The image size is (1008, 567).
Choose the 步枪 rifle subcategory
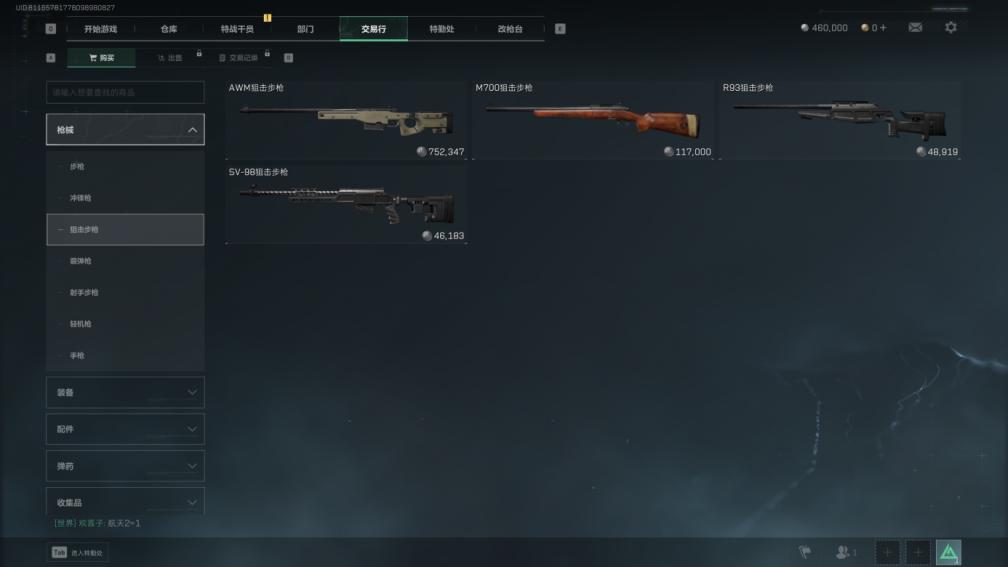click(125, 166)
